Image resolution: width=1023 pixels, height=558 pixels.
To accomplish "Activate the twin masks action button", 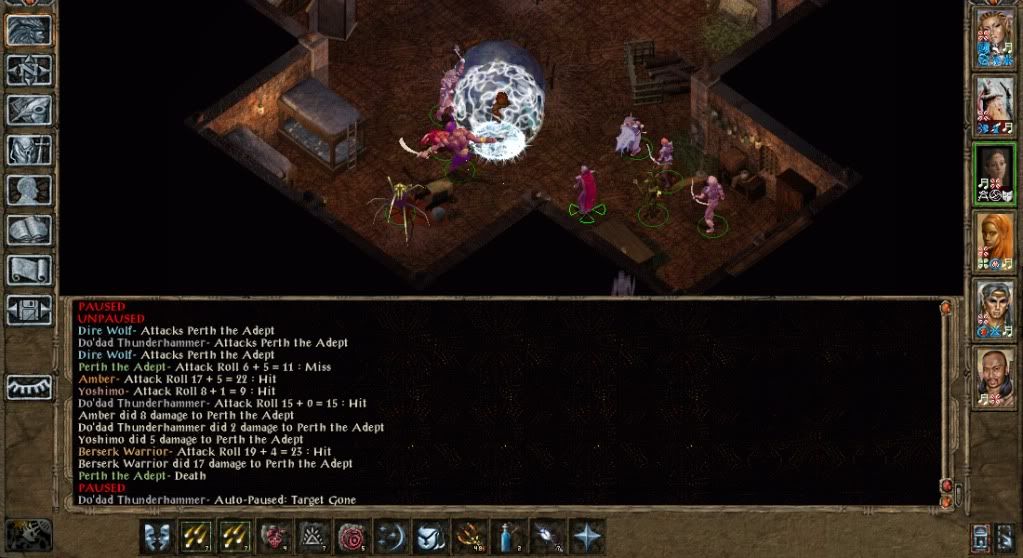I will pyautogui.click(x=155, y=537).
